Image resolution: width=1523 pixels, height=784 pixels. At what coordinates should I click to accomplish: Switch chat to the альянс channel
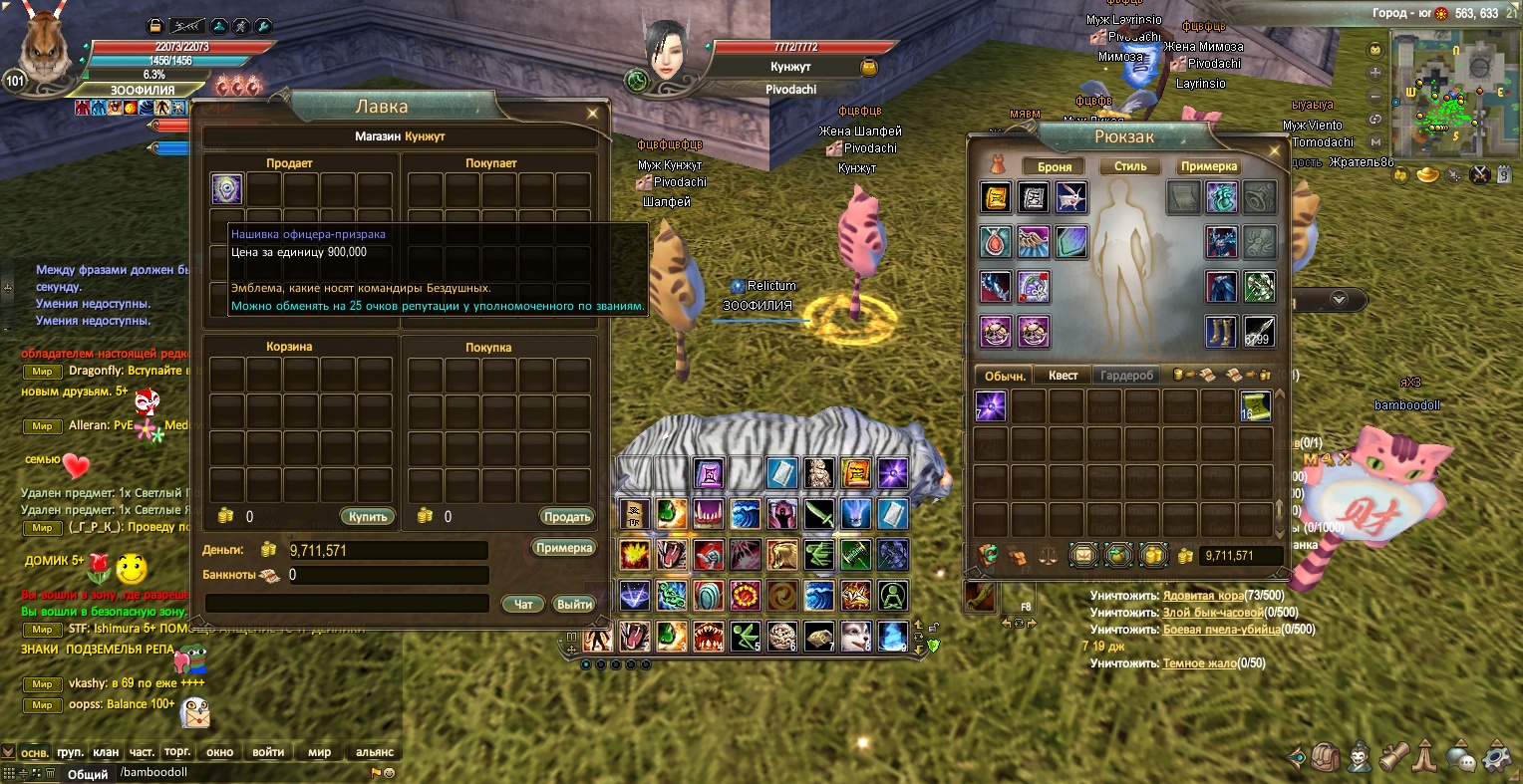pos(375,752)
